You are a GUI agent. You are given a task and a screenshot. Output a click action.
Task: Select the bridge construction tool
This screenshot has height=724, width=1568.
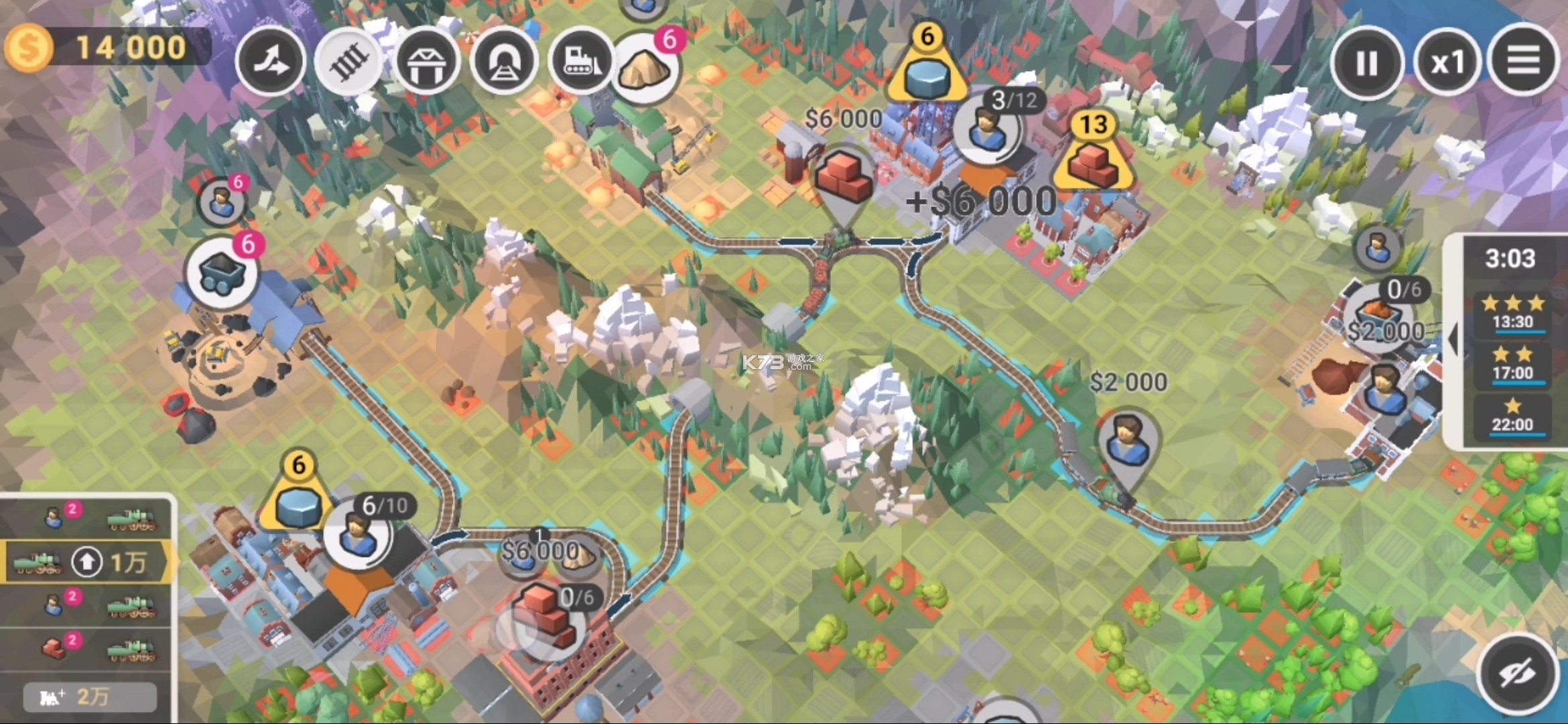tap(427, 62)
